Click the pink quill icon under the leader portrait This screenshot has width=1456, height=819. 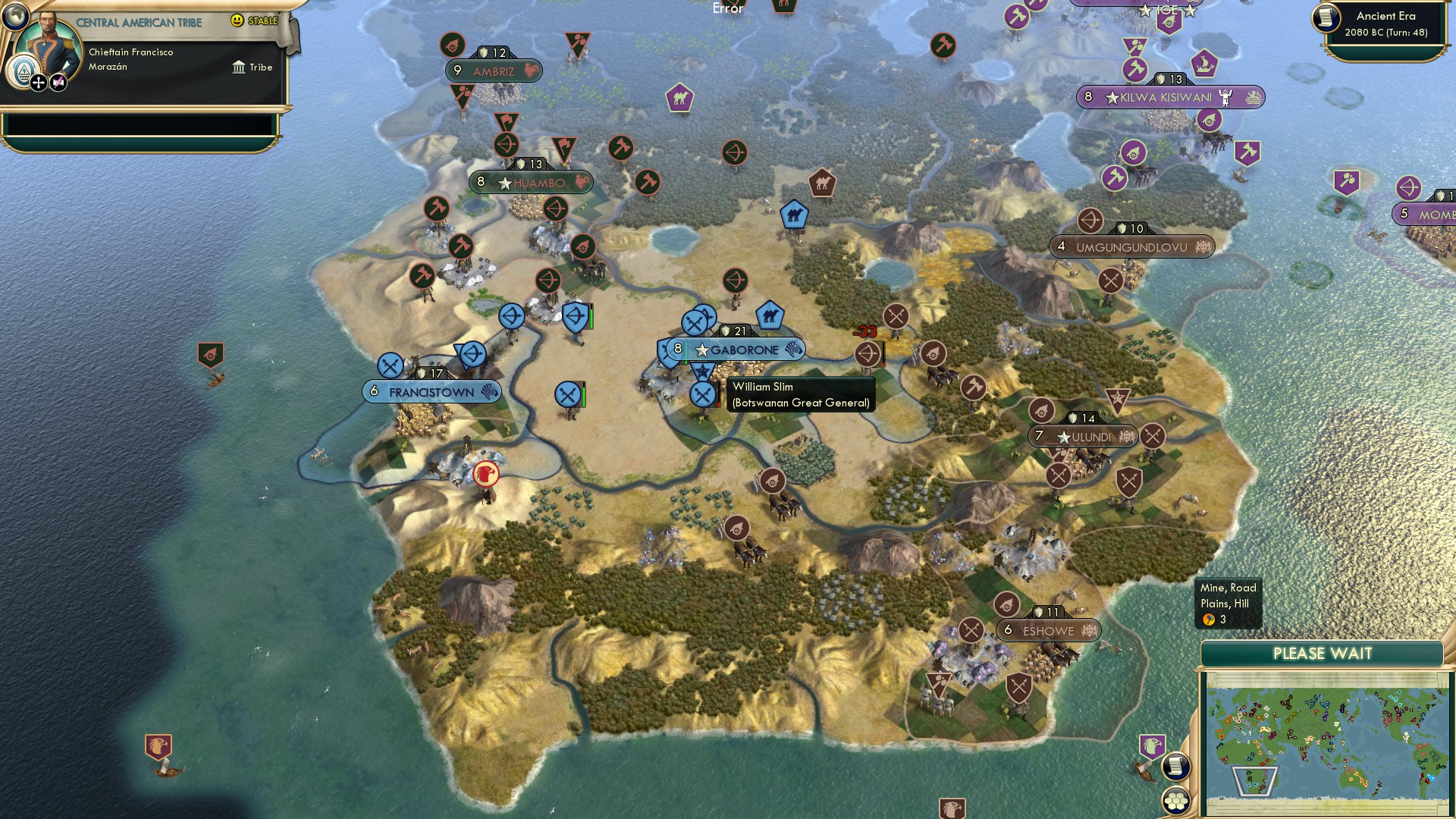click(58, 82)
